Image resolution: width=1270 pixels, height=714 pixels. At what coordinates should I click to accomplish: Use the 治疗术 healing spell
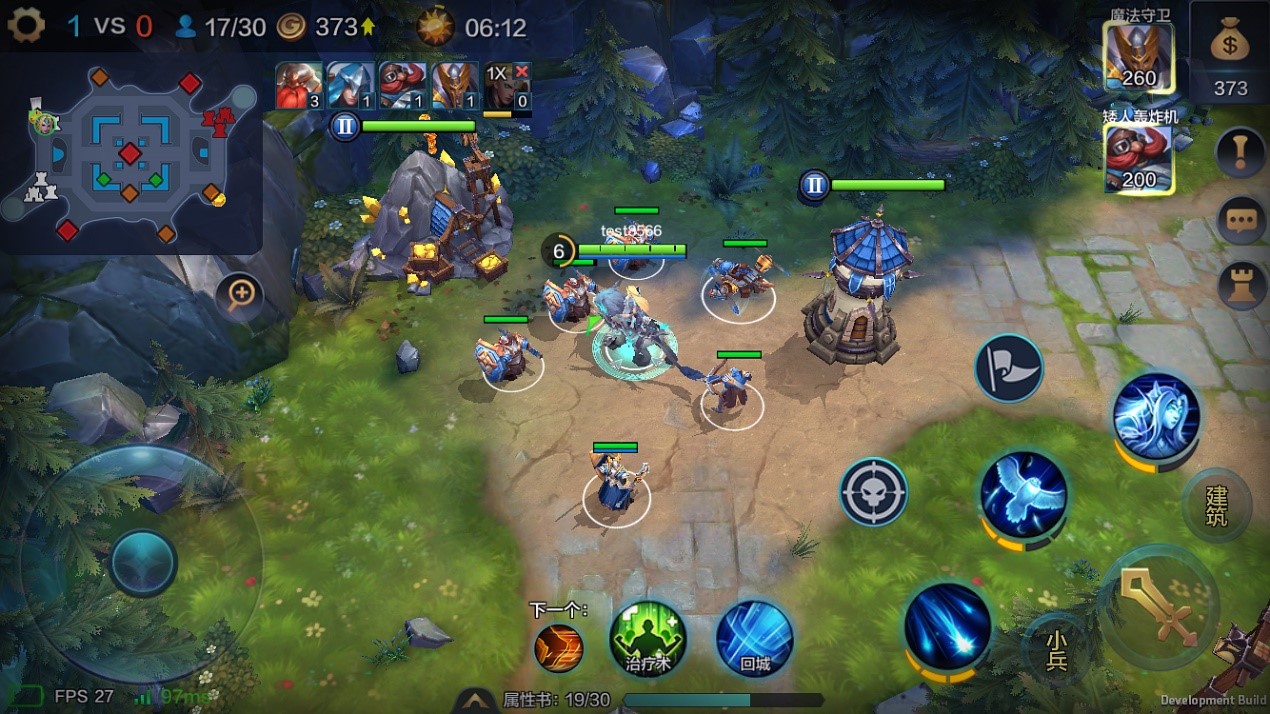click(648, 639)
